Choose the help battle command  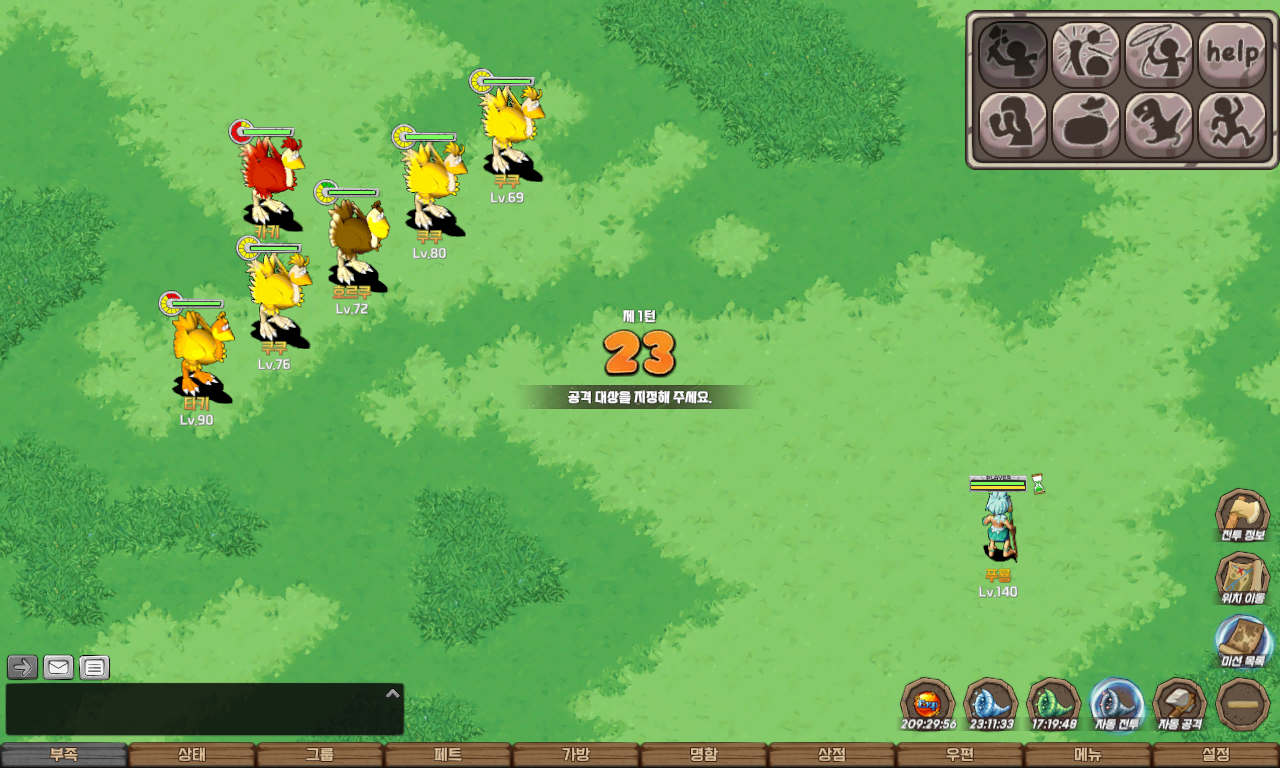pyautogui.click(x=1231, y=54)
